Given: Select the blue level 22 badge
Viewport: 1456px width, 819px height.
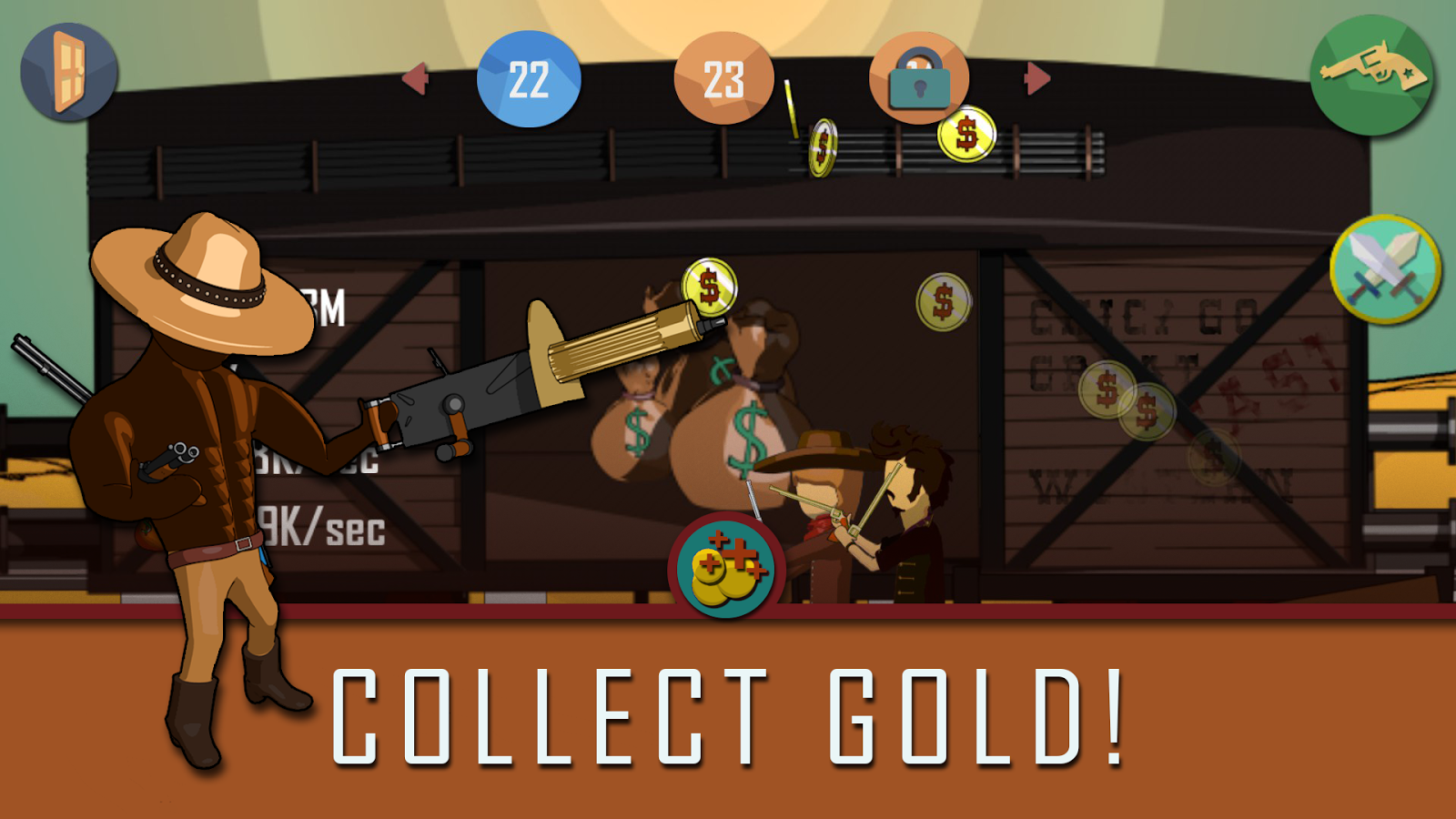Looking at the screenshot, I should 529,79.
